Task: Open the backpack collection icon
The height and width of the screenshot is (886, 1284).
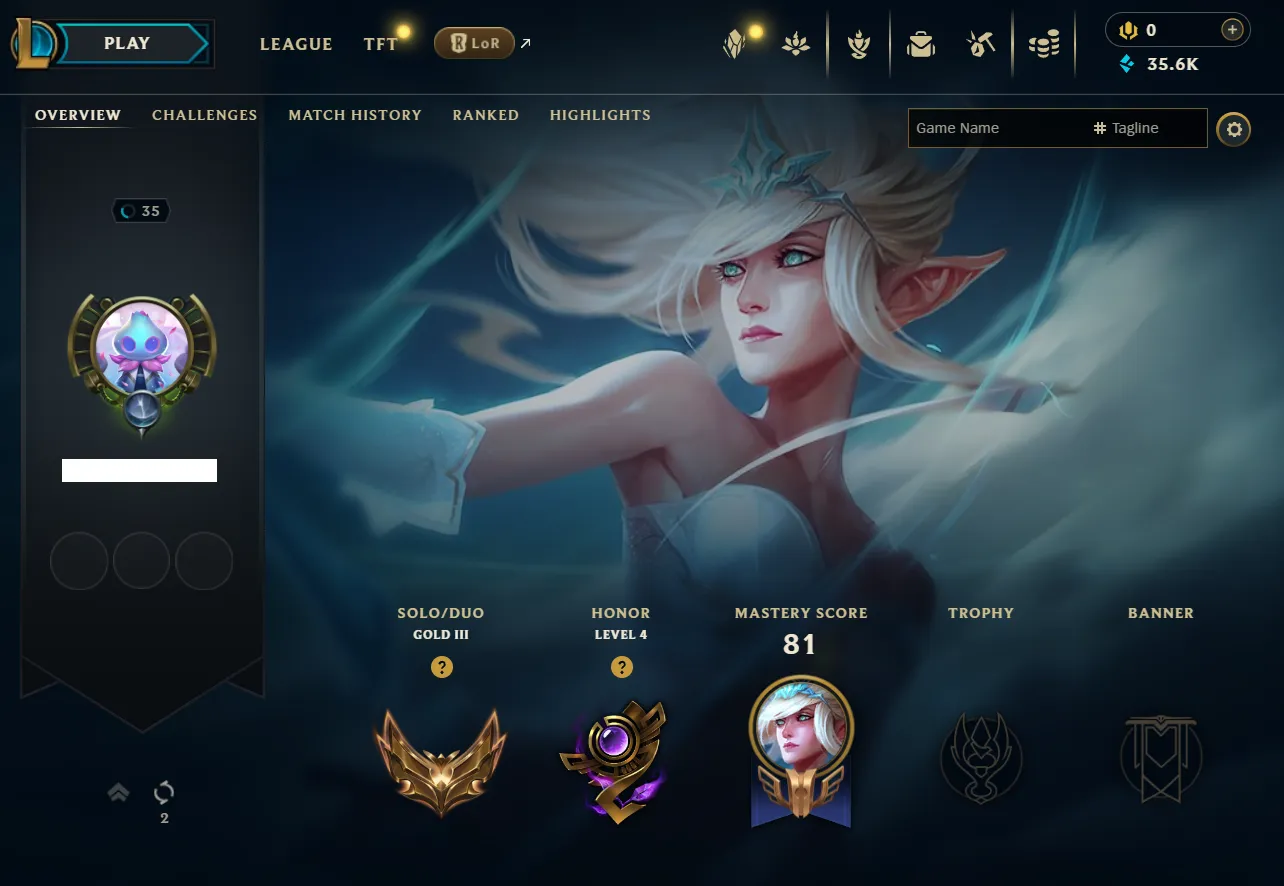Action: click(x=921, y=44)
